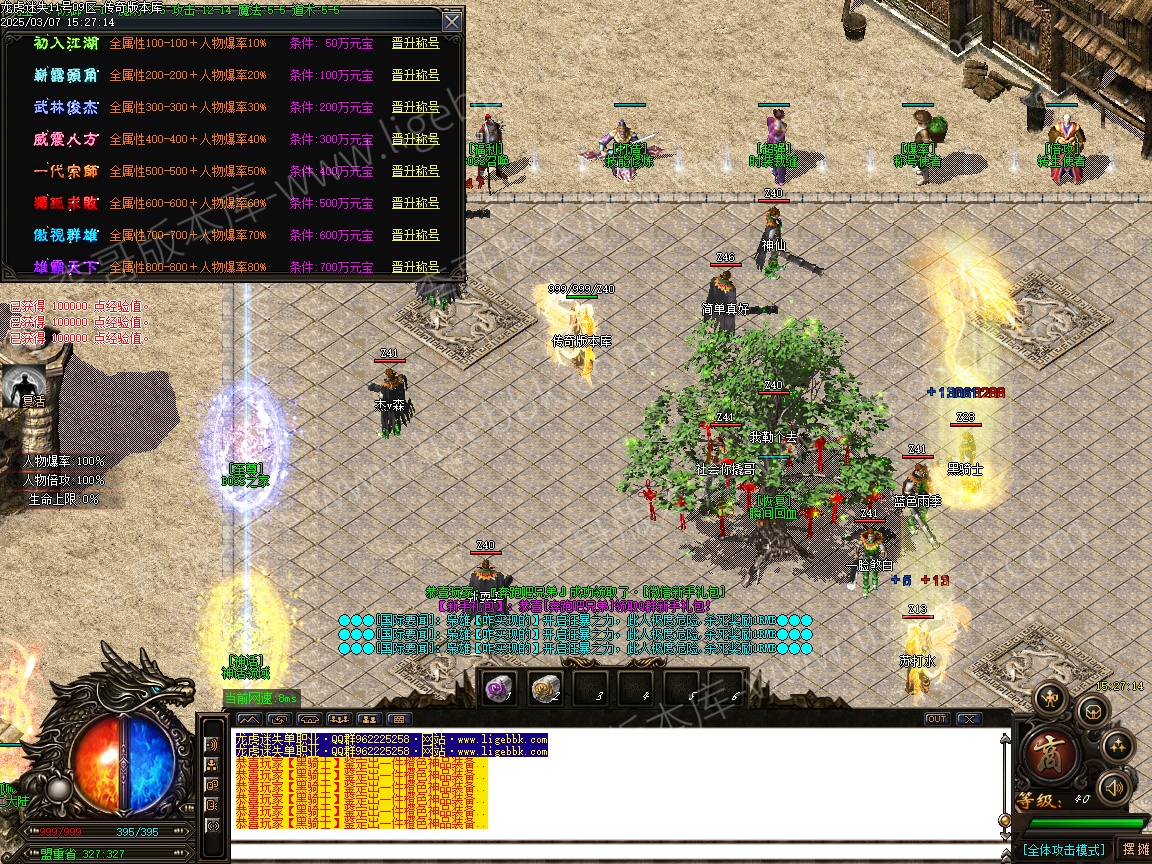The image size is (1152, 864).
Task: Activate the 复活 revive icon
Action: pyautogui.click(x=25, y=386)
